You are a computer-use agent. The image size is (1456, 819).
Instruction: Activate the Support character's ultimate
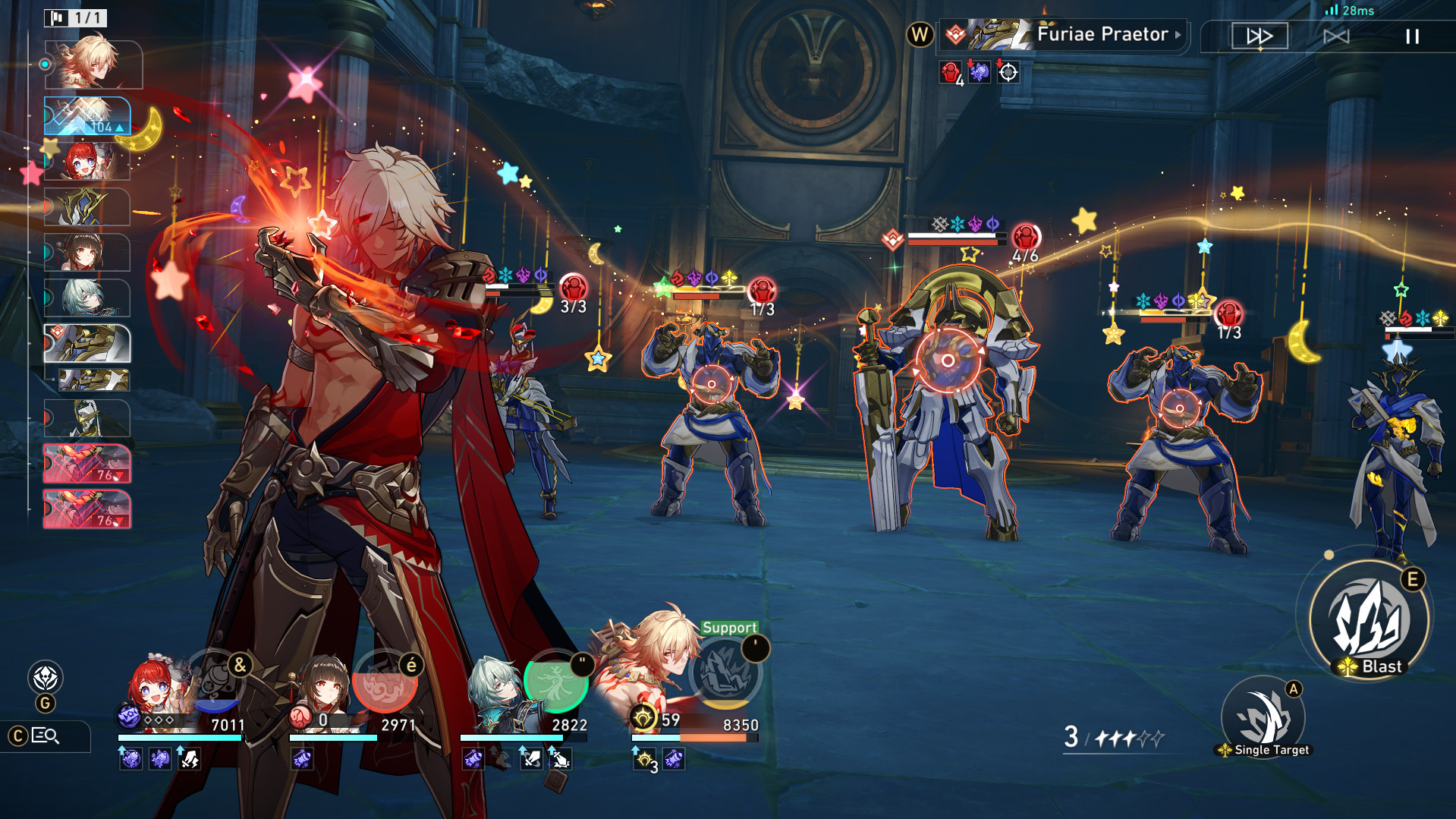pos(726,673)
